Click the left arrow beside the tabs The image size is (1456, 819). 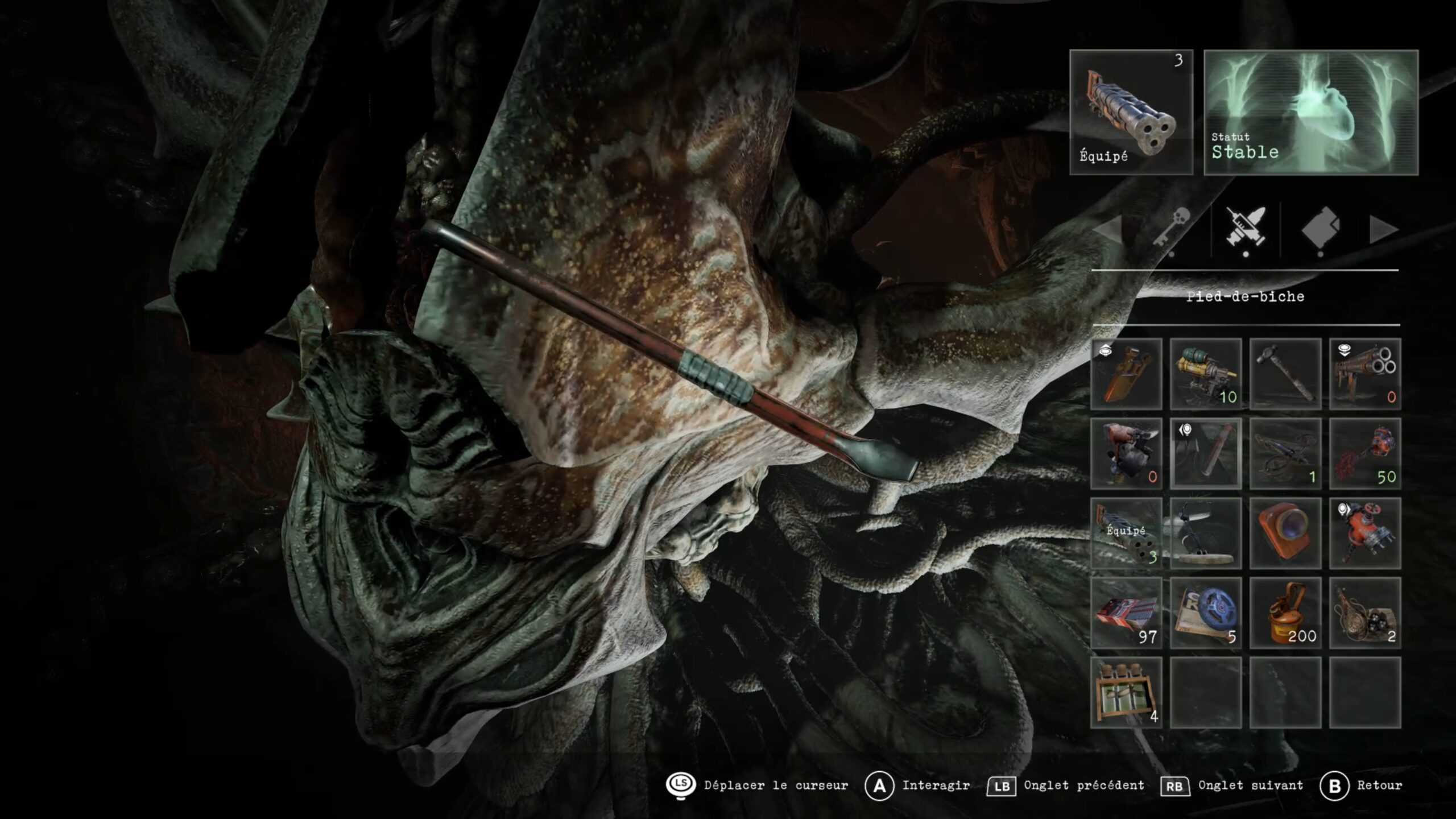click(1108, 231)
